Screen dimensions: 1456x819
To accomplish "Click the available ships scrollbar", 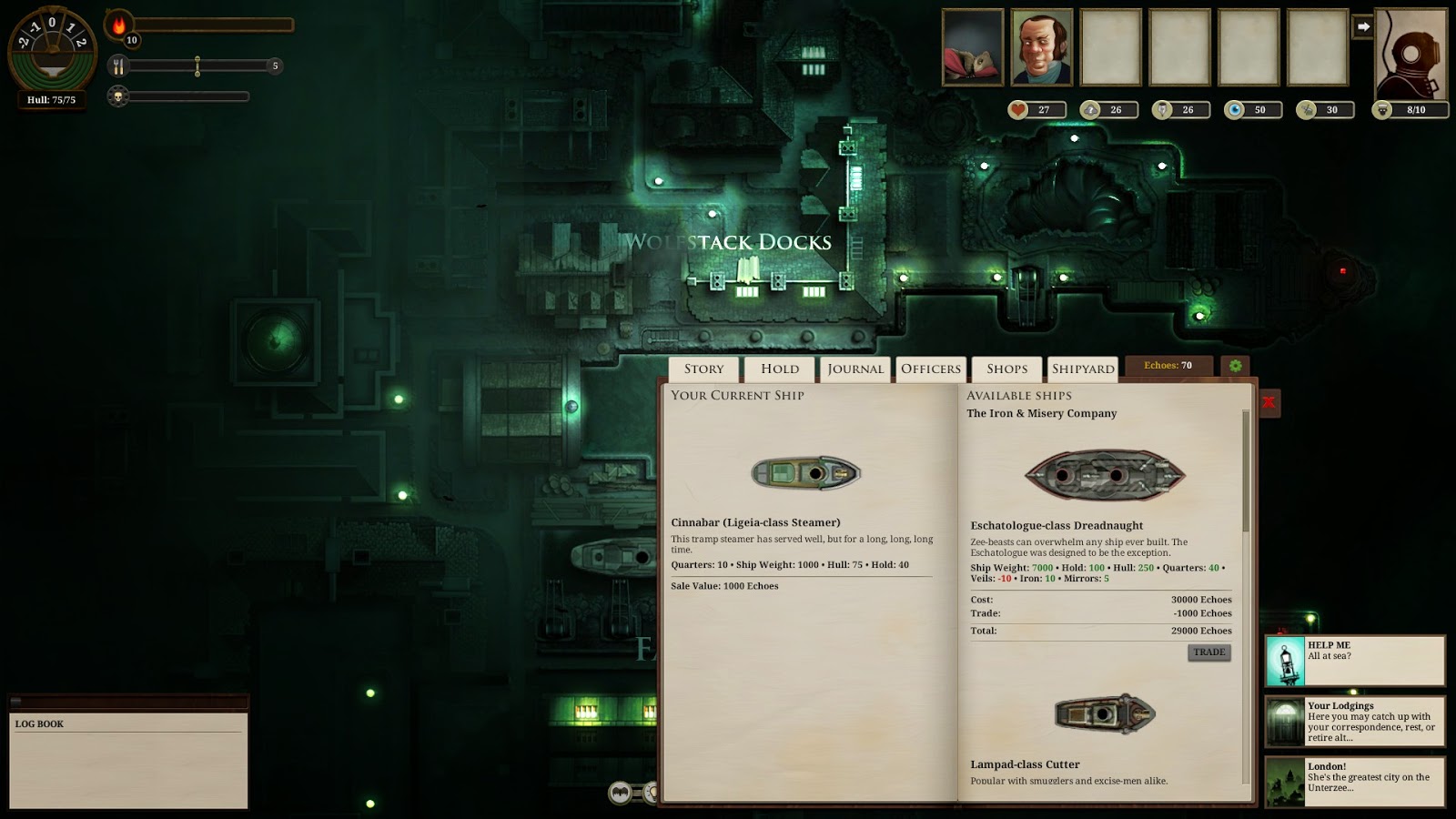I will pos(1247,473).
